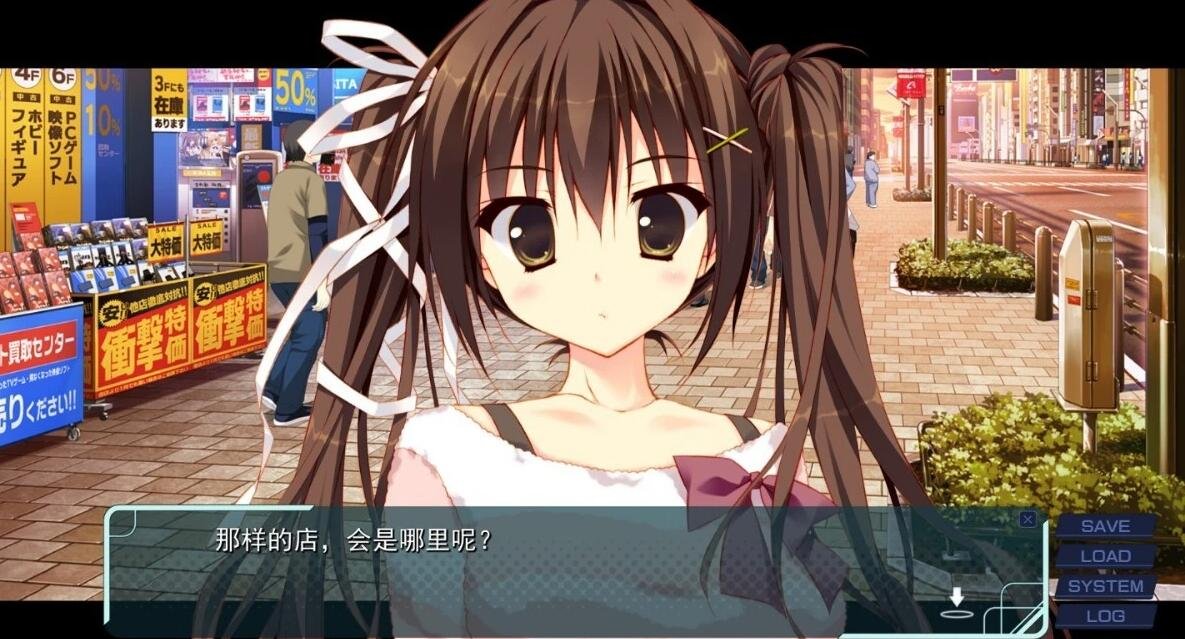Advance dialogue with the down-arrow indicator
1185x639 pixels.
957,600
